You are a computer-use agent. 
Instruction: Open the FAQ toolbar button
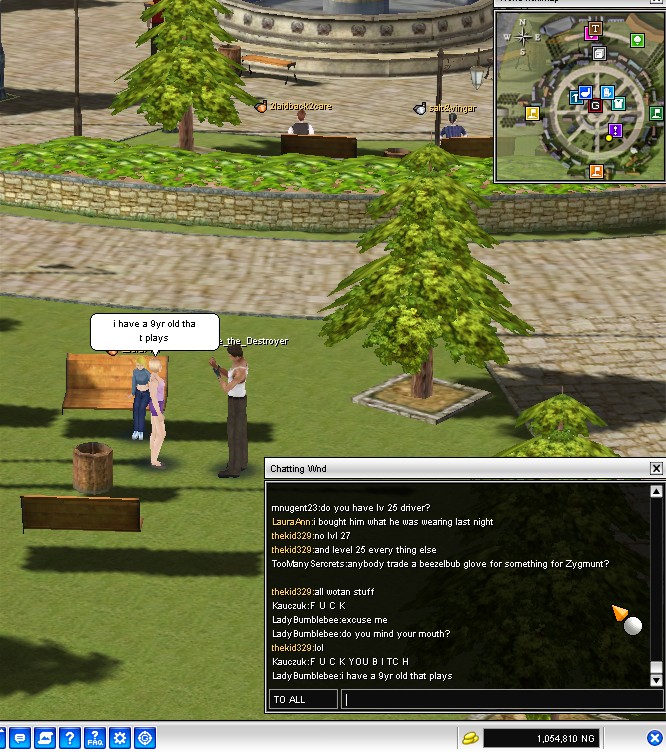(x=95, y=739)
